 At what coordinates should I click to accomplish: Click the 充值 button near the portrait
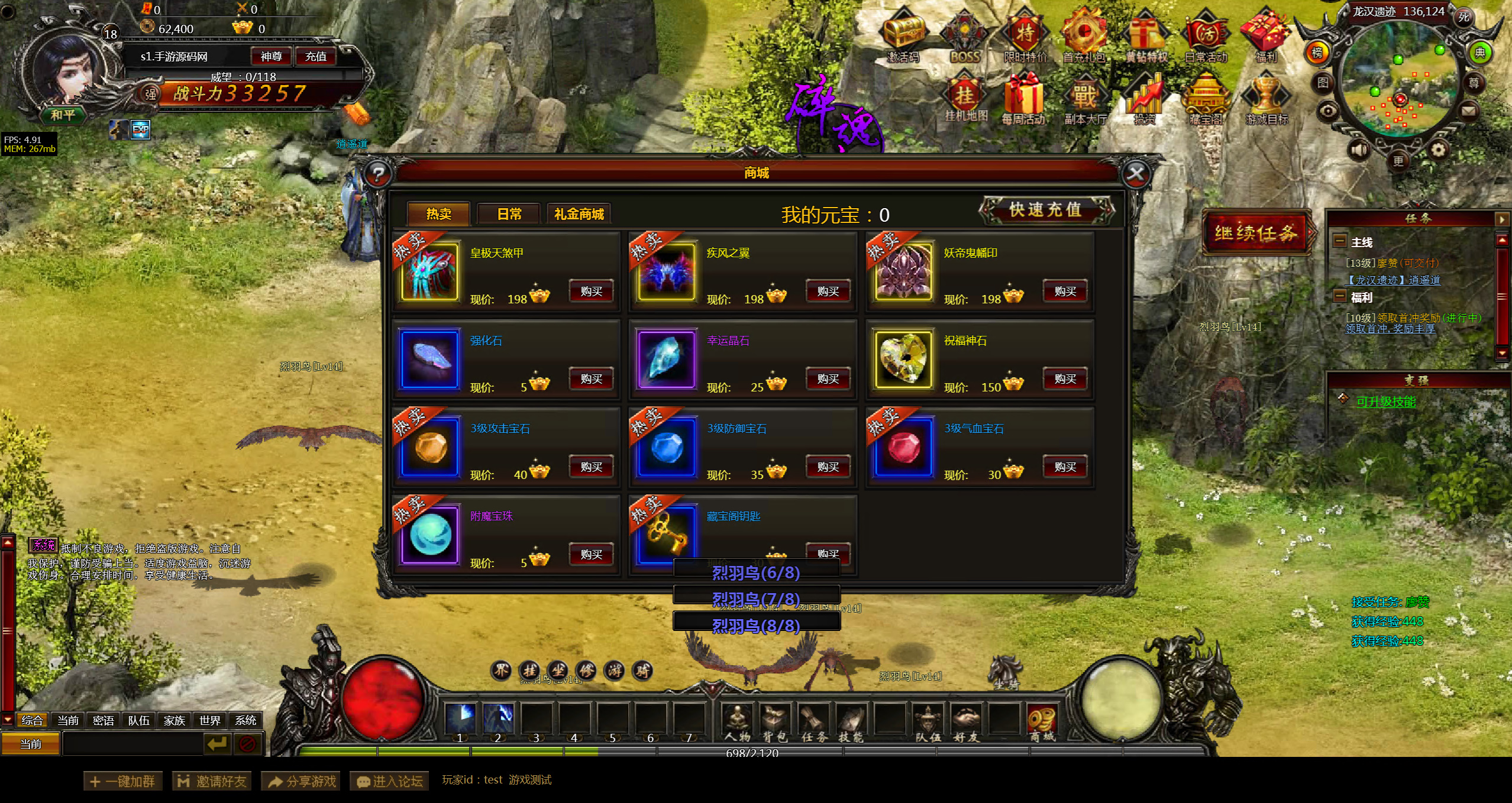point(315,57)
